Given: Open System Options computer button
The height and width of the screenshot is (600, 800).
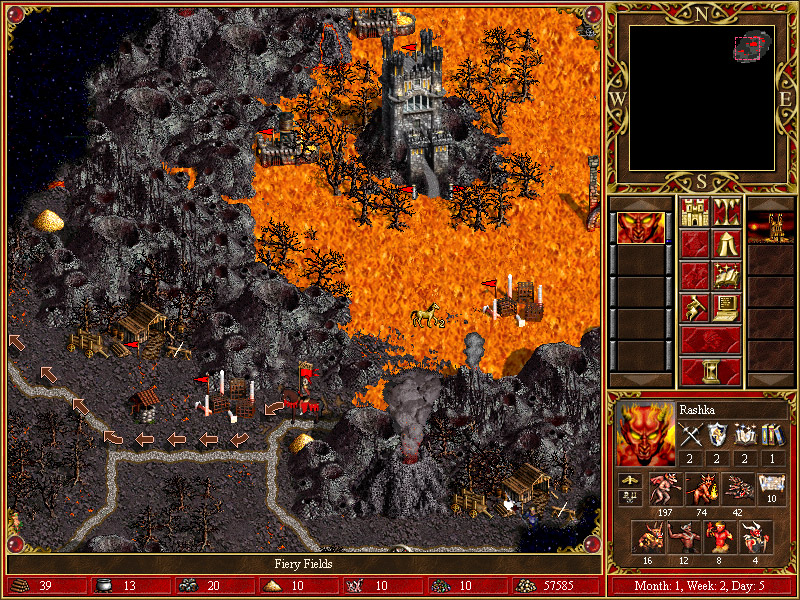Looking at the screenshot, I should (727, 308).
